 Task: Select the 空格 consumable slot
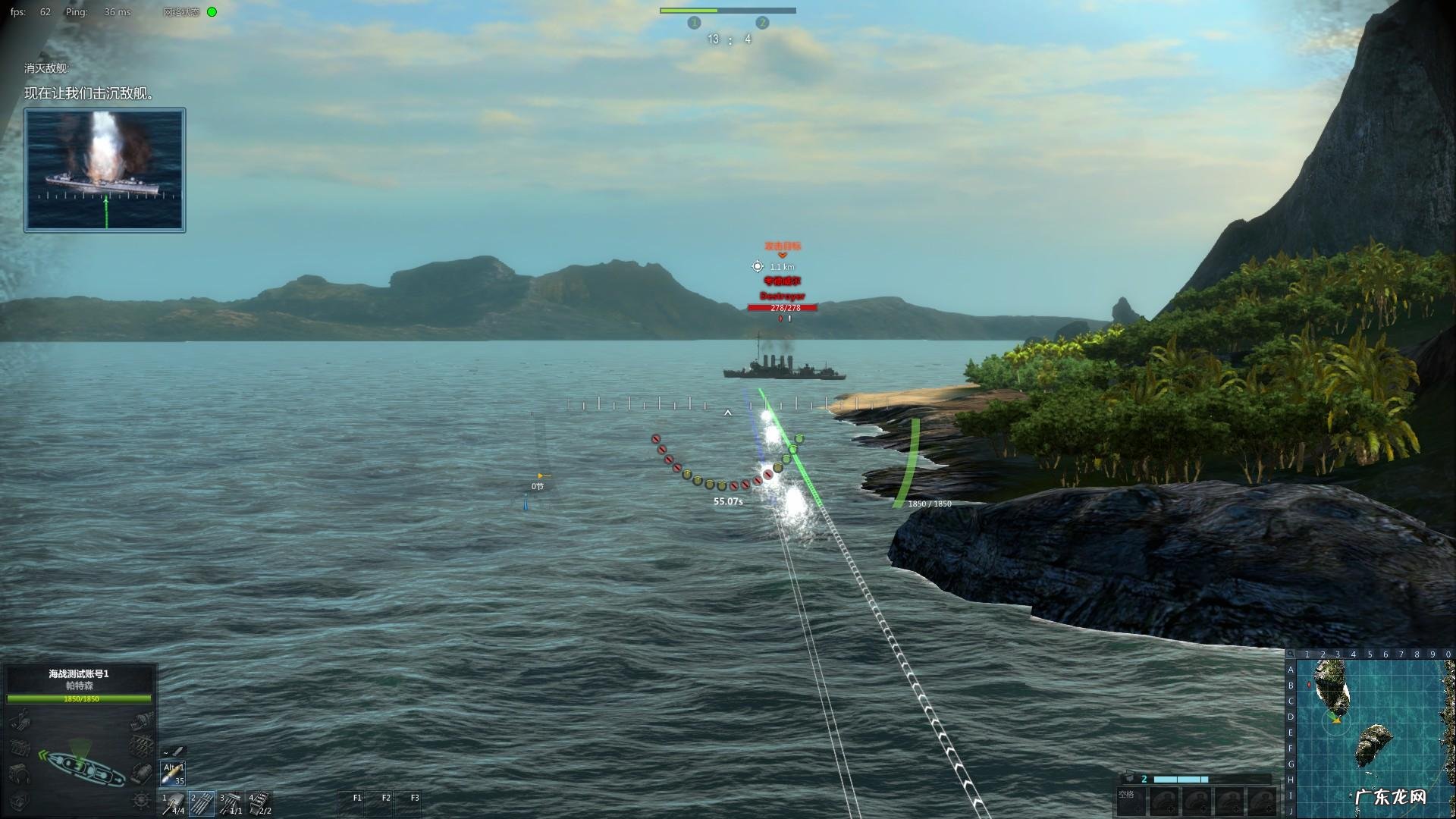[1131, 800]
